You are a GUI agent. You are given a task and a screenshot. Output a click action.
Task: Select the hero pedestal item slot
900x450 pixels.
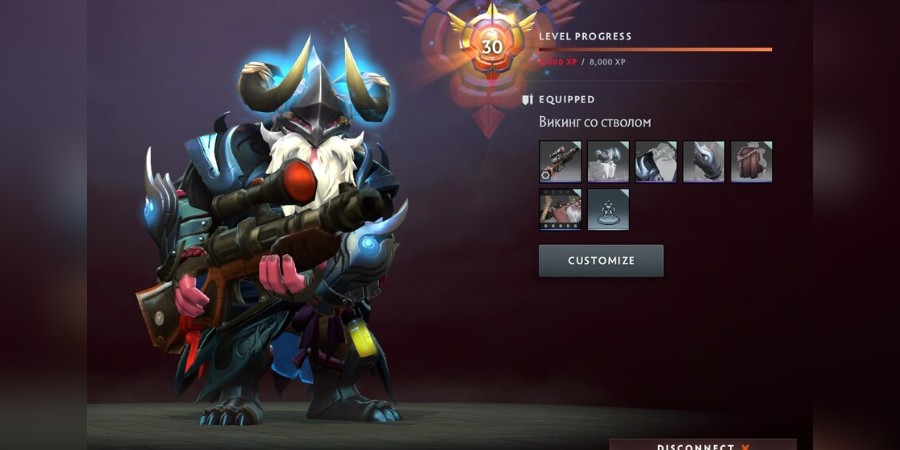pos(608,209)
